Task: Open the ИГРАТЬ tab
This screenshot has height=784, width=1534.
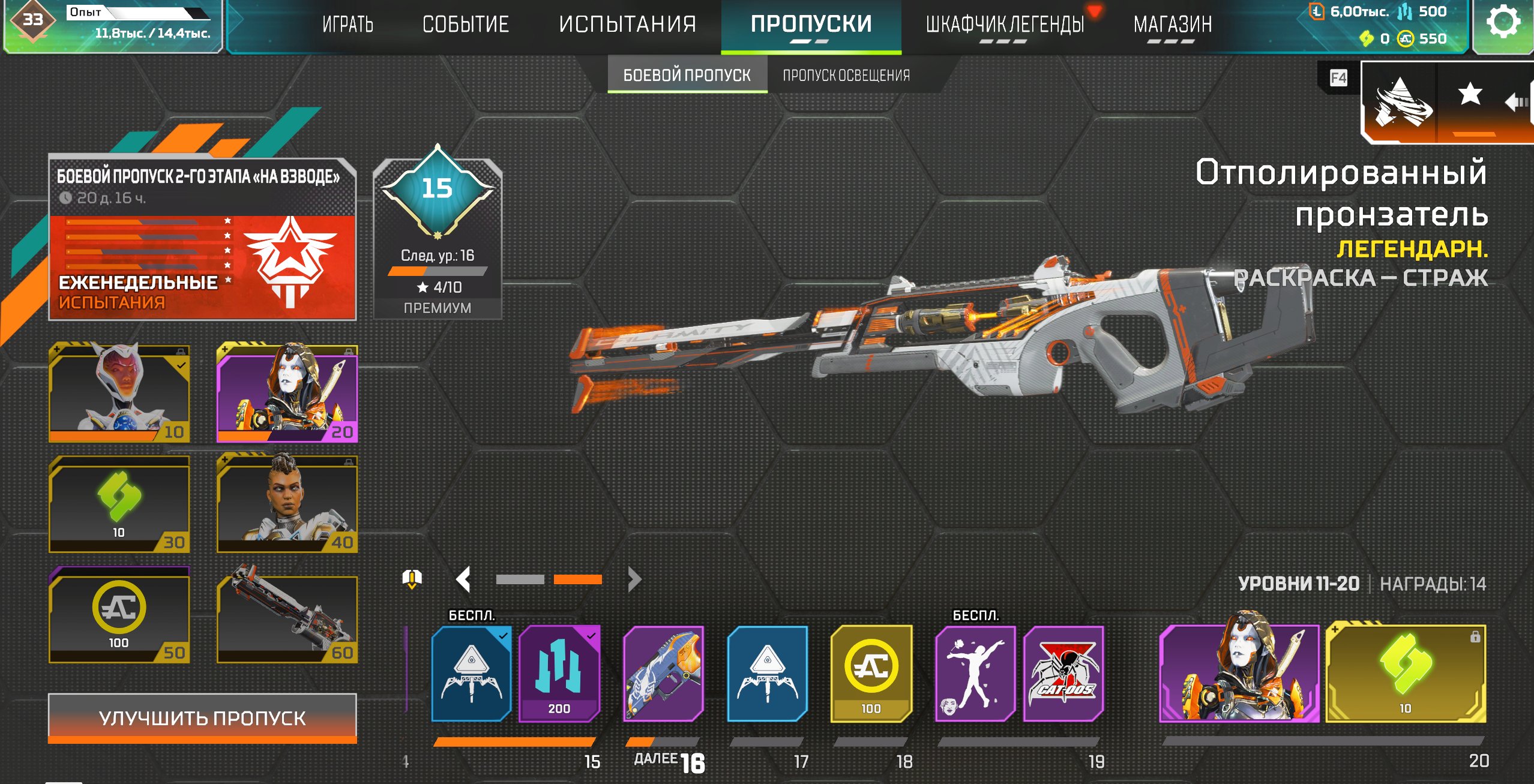Action: tap(347, 25)
